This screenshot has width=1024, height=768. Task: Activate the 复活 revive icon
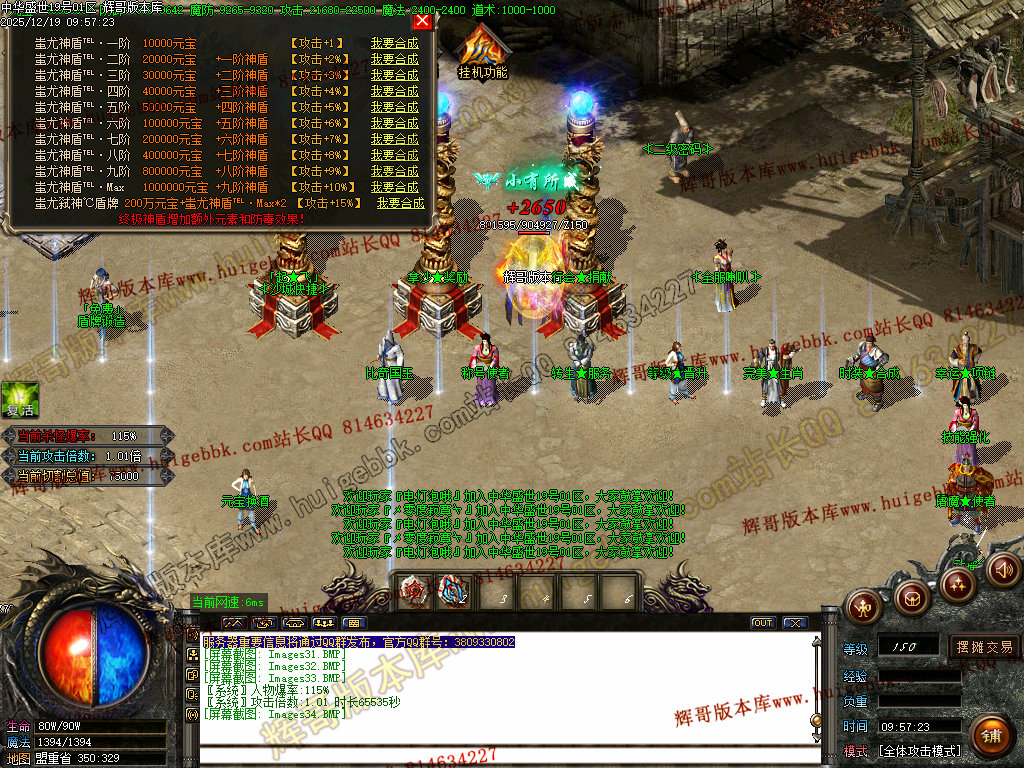(20, 398)
